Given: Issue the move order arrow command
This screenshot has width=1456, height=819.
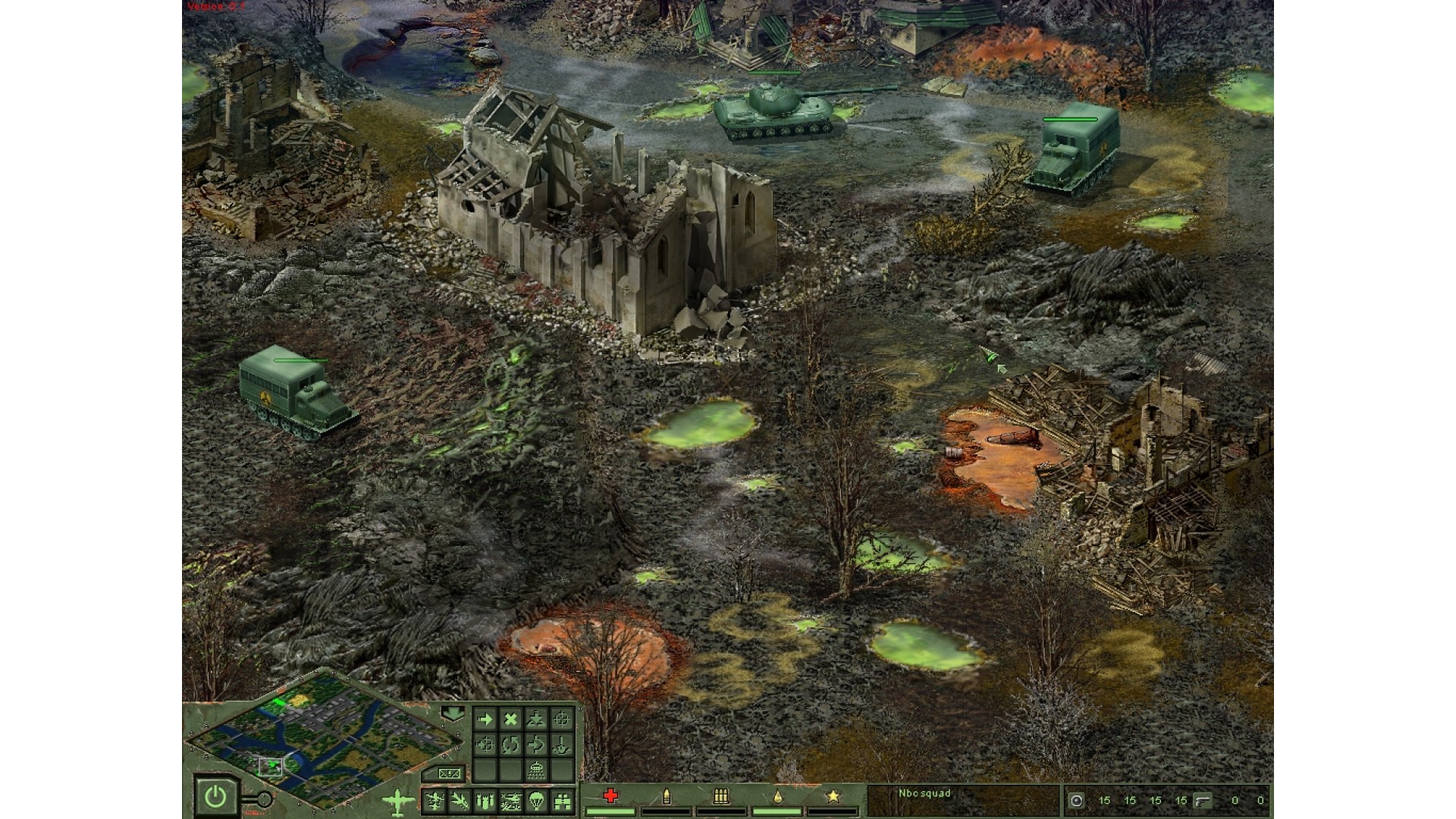Looking at the screenshot, I should click(485, 719).
